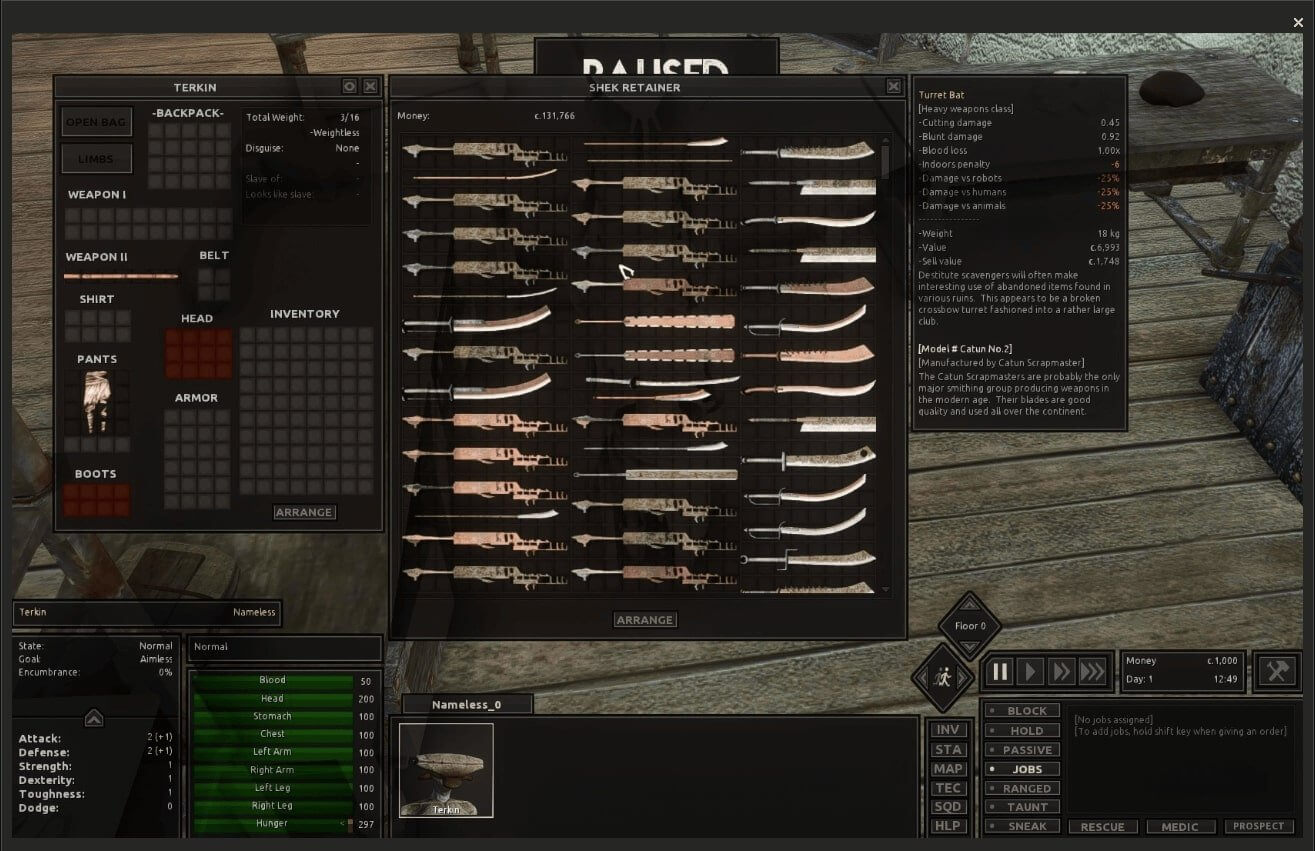
Task: Open the TEC research panel
Action: [x=947, y=788]
